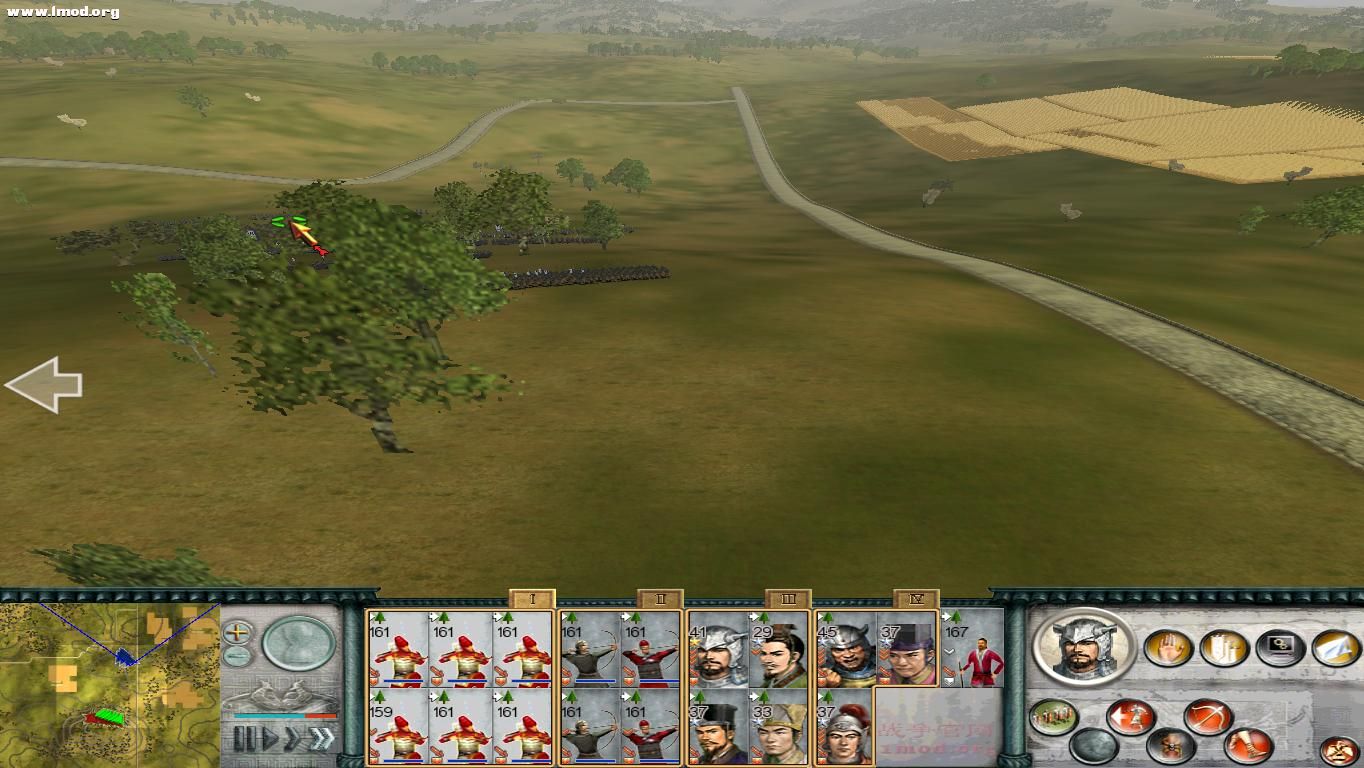Image resolution: width=1364 pixels, height=768 pixels.
Task: Click the selected general's round portrait
Action: pos(1083,646)
